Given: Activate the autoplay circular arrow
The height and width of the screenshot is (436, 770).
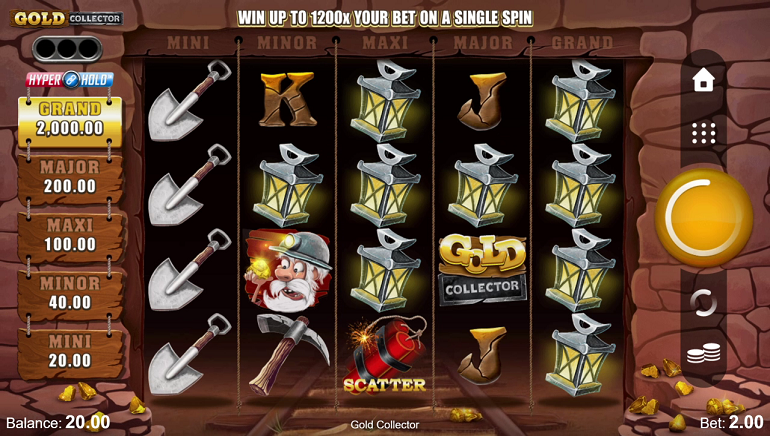Looking at the screenshot, I should coord(703,302).
